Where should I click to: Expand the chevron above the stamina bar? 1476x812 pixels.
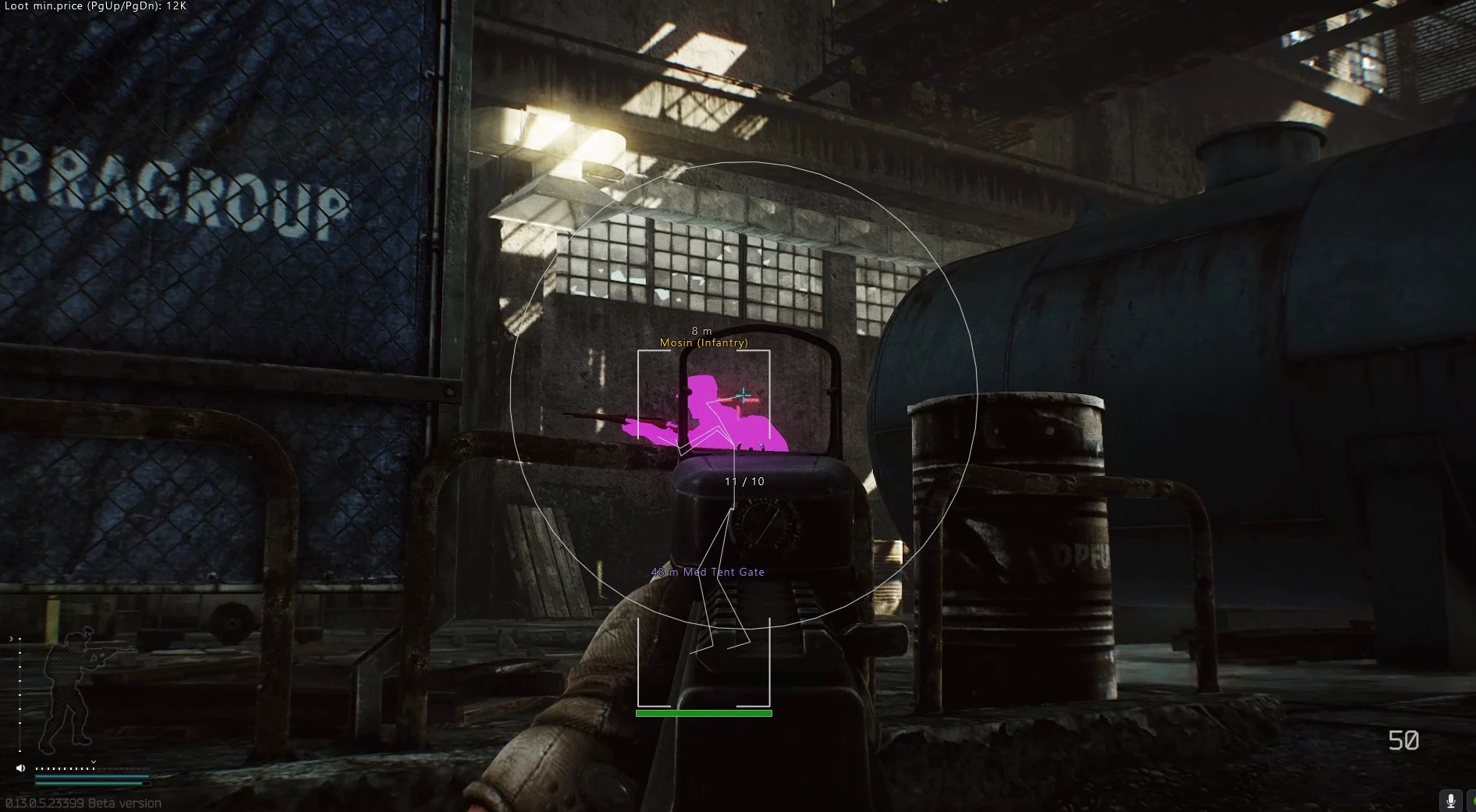pyautogui.click(x=94, y=762)
